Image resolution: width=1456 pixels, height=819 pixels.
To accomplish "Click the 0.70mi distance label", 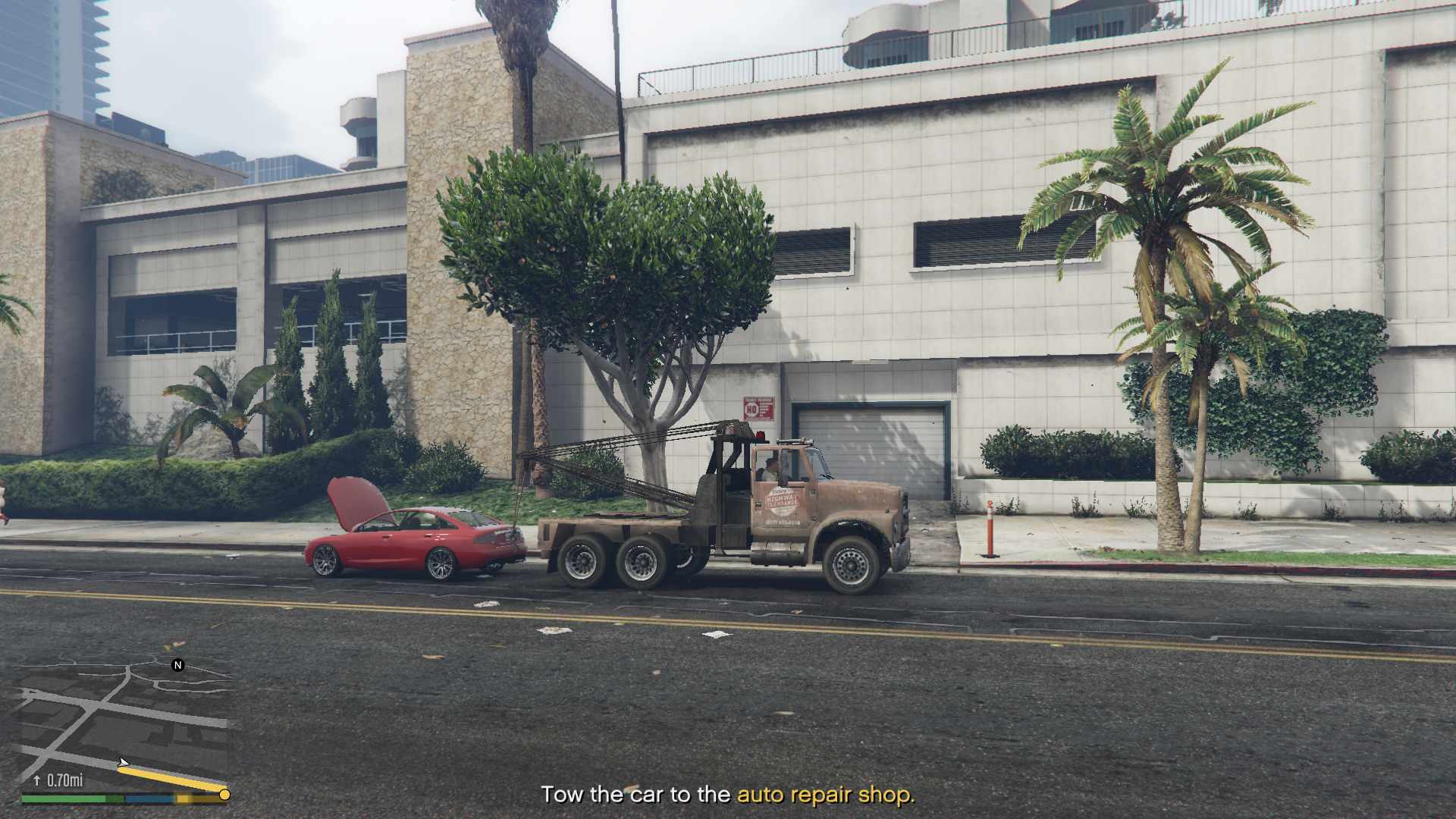I will pos(64,780).
